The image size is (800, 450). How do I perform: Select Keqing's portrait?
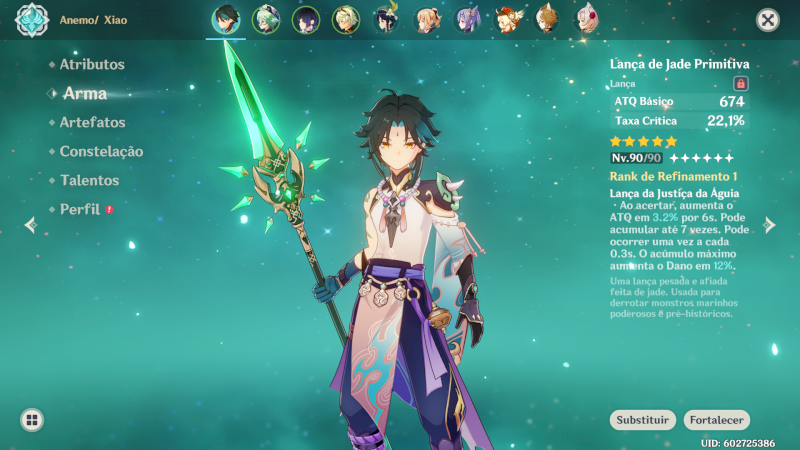468,19
